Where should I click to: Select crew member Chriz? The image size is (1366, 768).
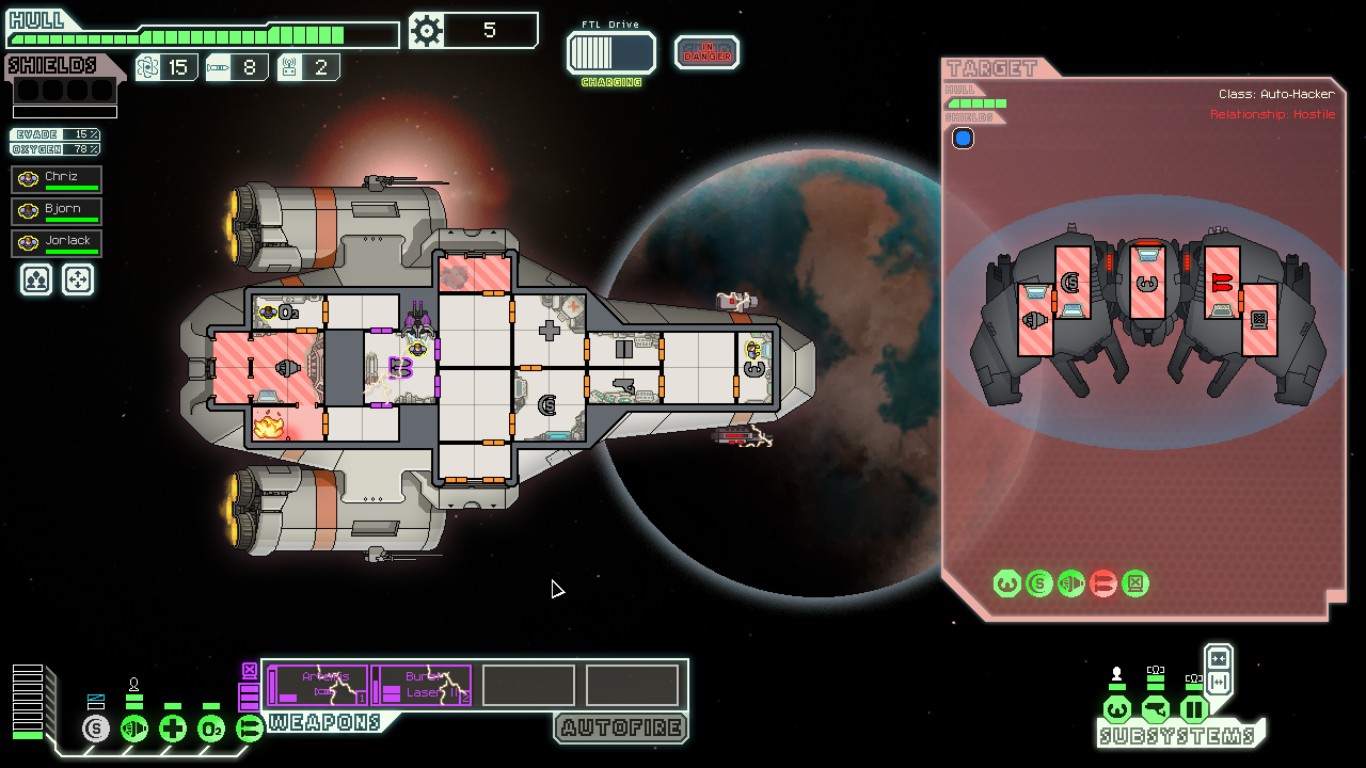(x=57, y=179)
